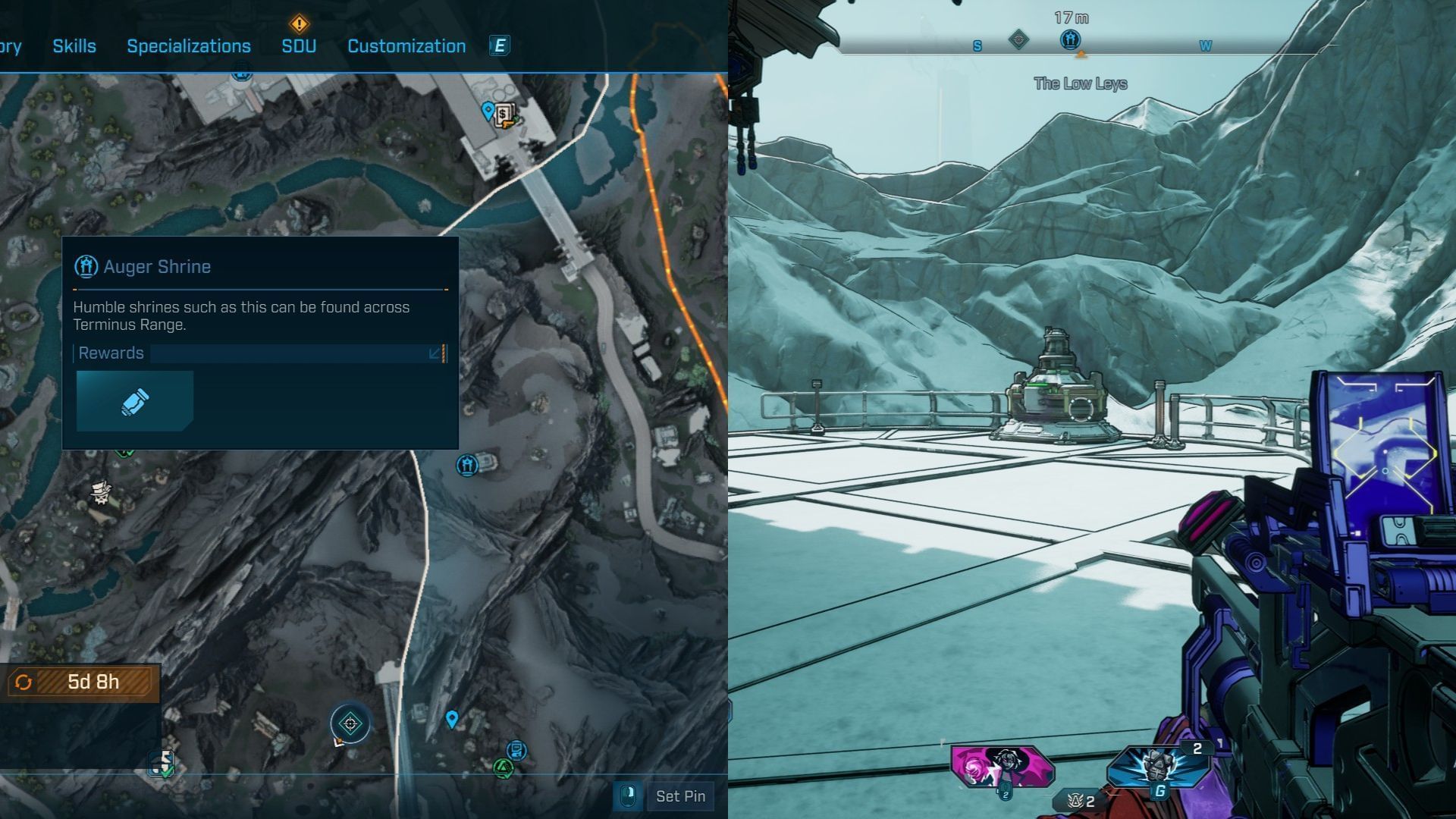
Task: Activate the pink action skill icon
Action: pos(1003,766)
